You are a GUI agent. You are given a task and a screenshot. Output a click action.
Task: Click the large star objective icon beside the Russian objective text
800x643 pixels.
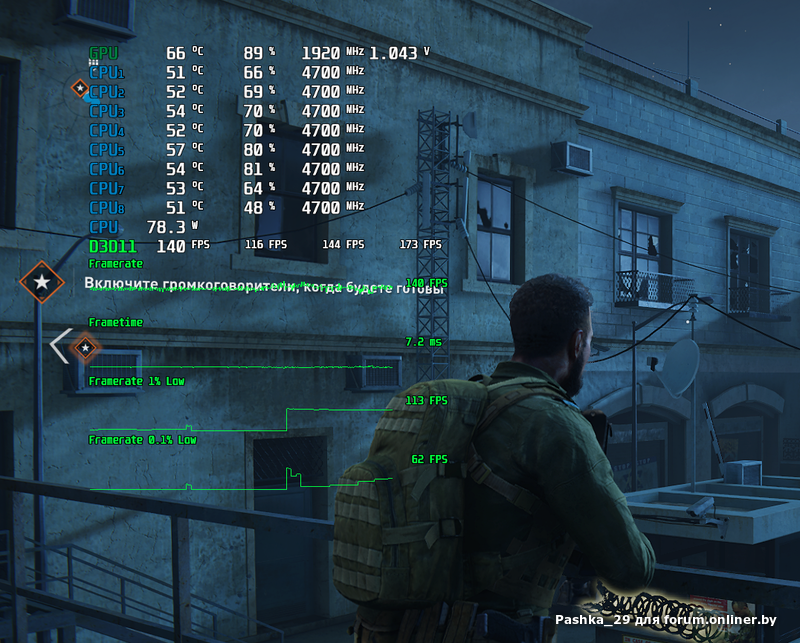[x=41, y=283]
